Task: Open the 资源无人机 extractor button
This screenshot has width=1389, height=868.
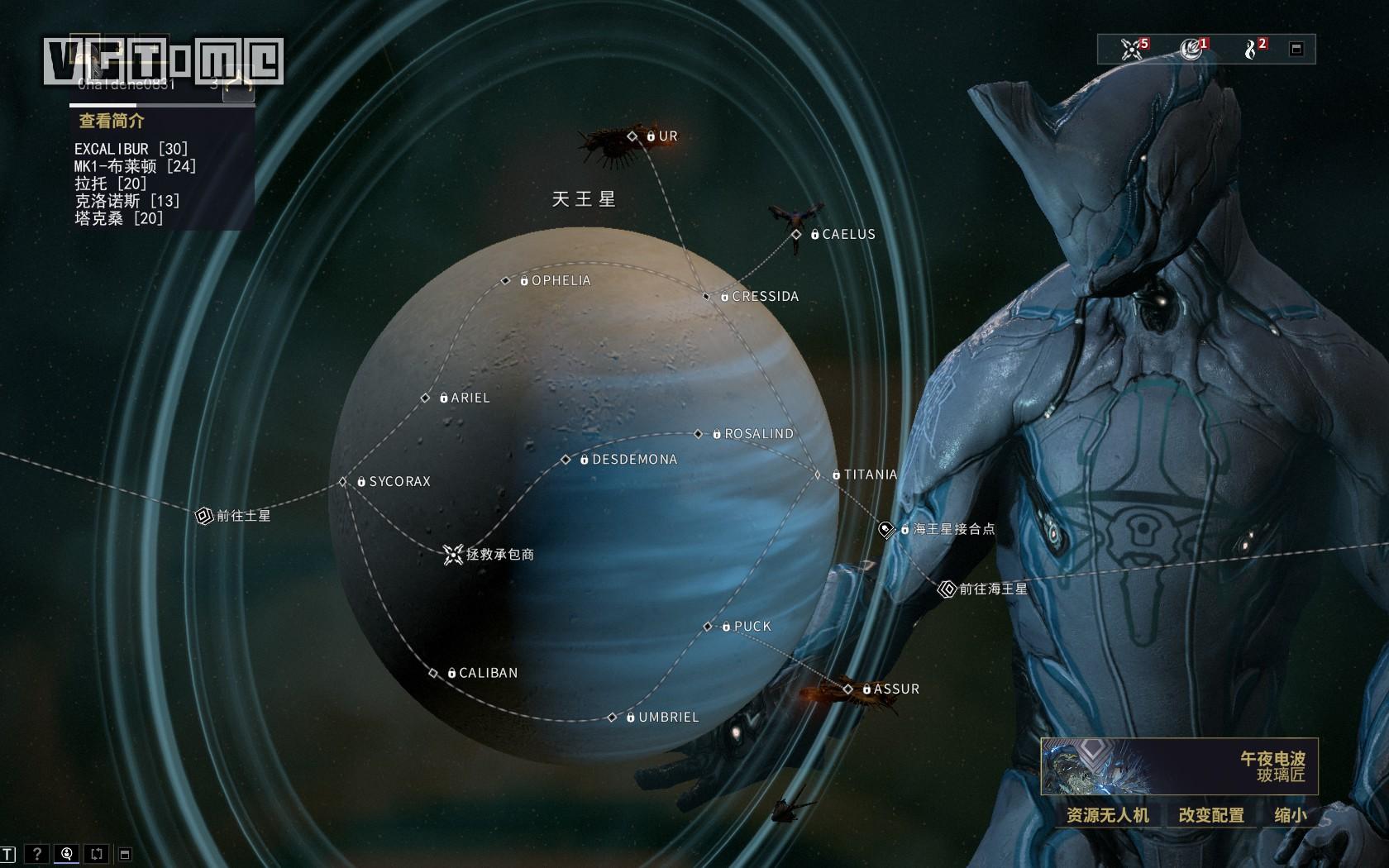Action: [1107, 816]
